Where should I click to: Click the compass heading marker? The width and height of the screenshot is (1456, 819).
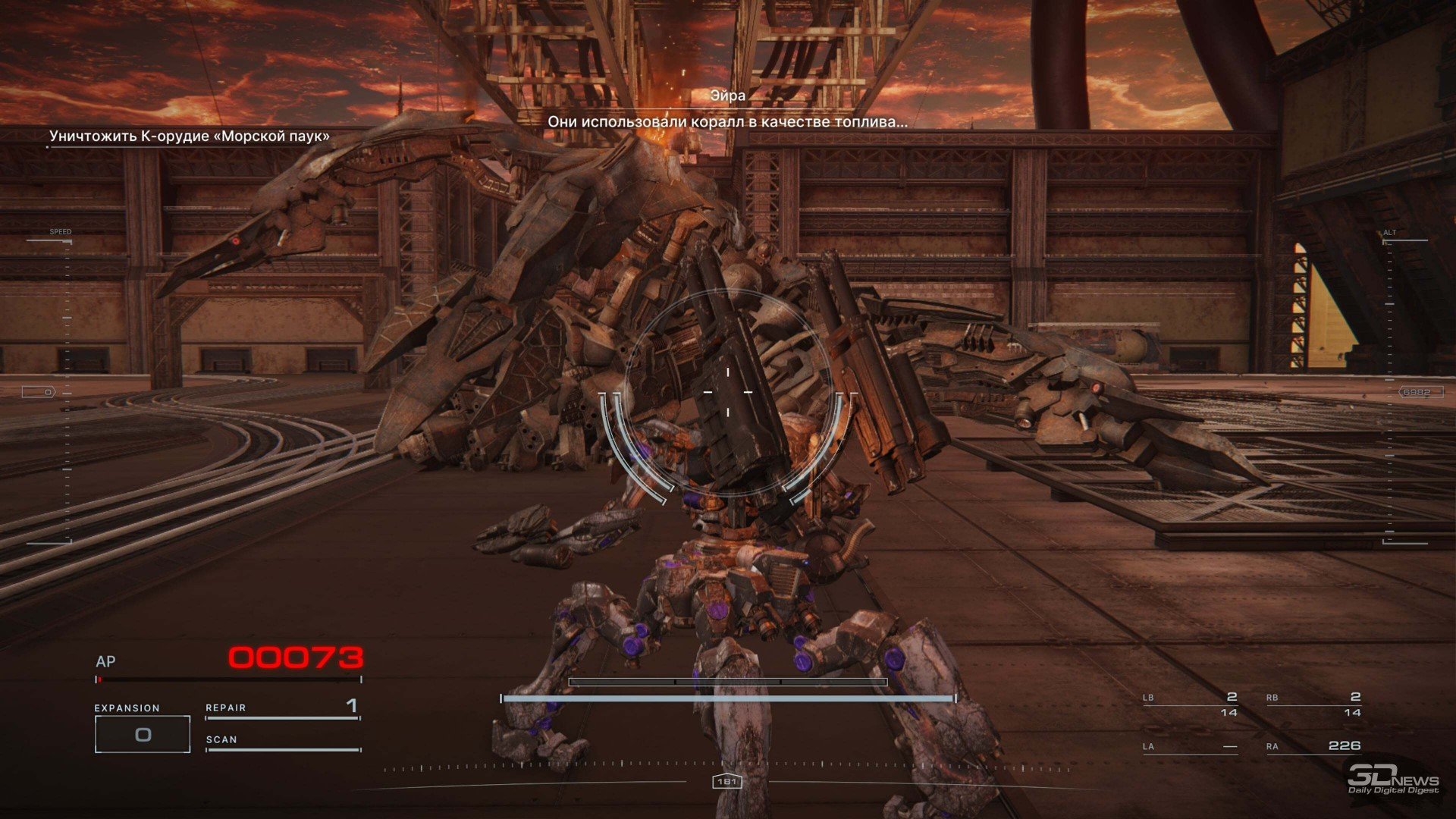[726, 781]
